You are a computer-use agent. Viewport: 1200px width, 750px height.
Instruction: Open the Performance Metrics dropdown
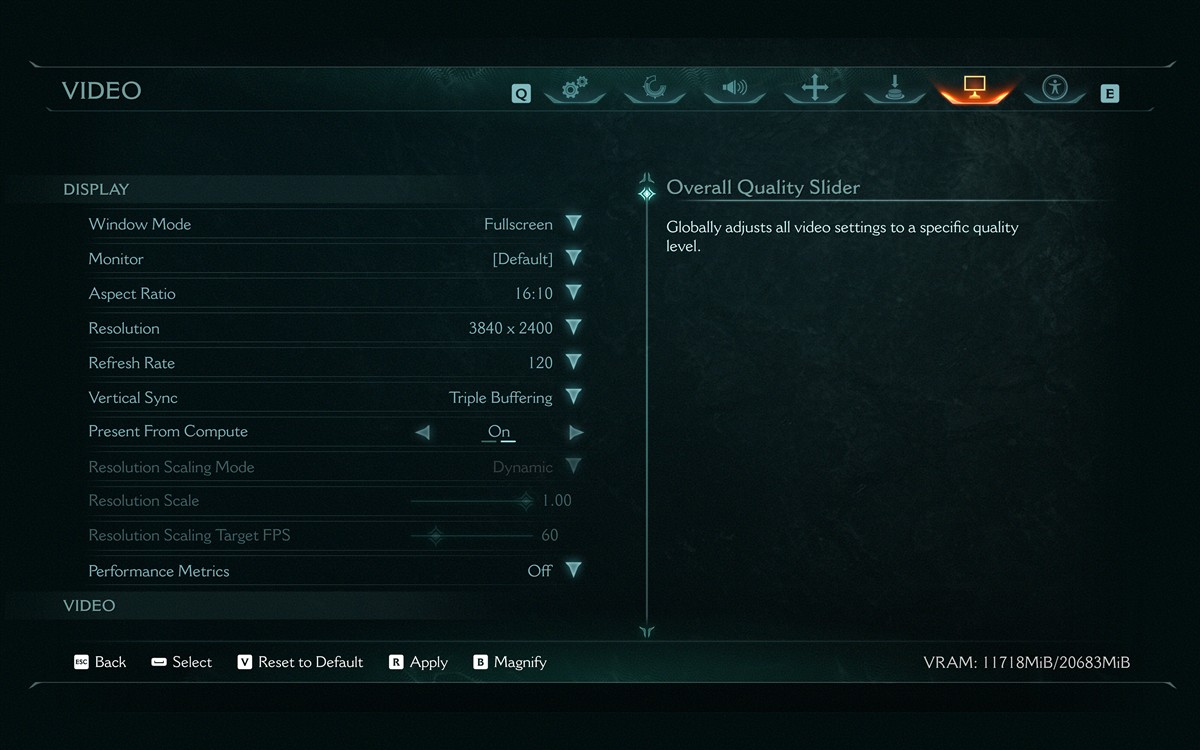(x=573, y=570)
